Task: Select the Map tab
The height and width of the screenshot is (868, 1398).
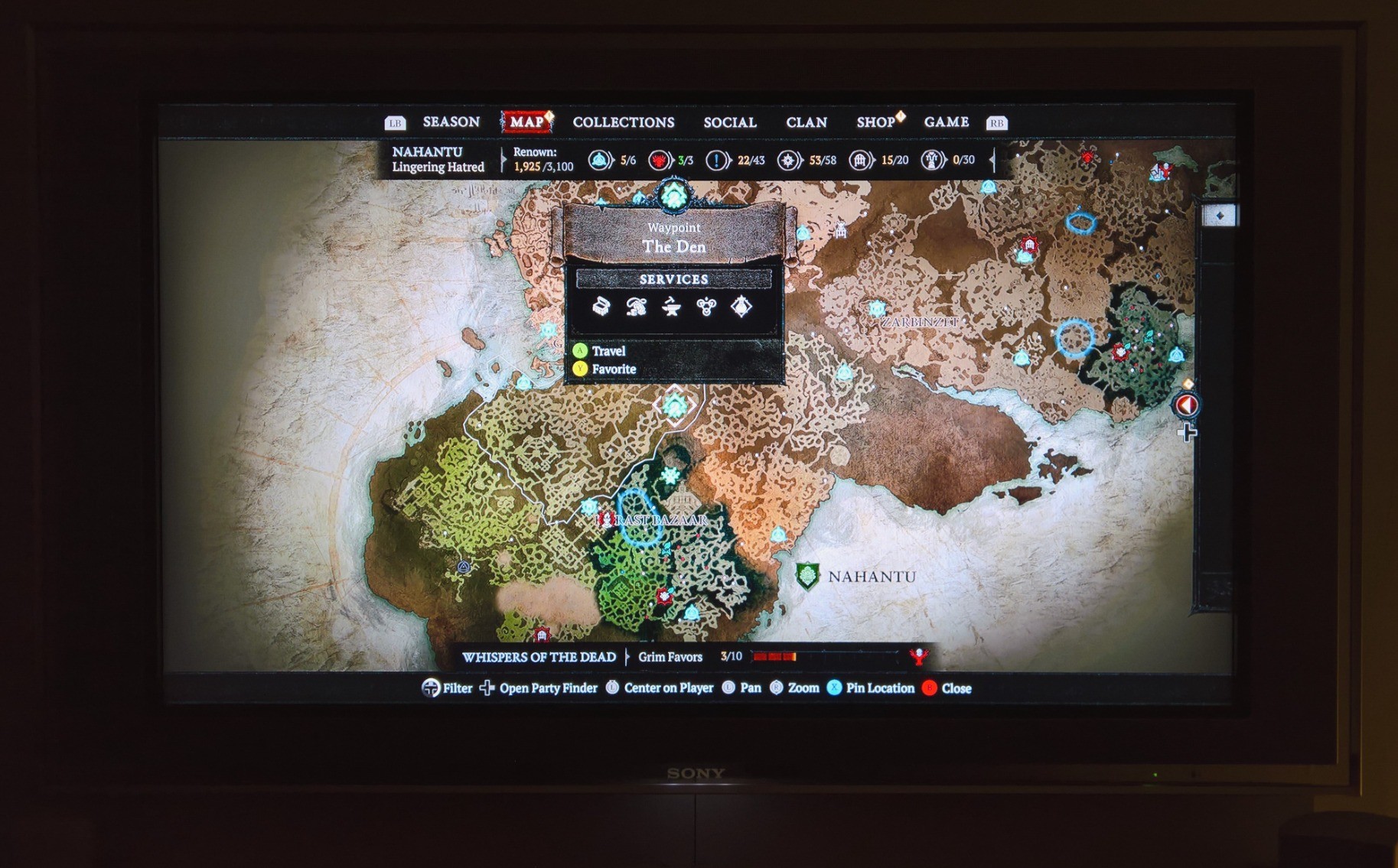Action: click(526, 122)
